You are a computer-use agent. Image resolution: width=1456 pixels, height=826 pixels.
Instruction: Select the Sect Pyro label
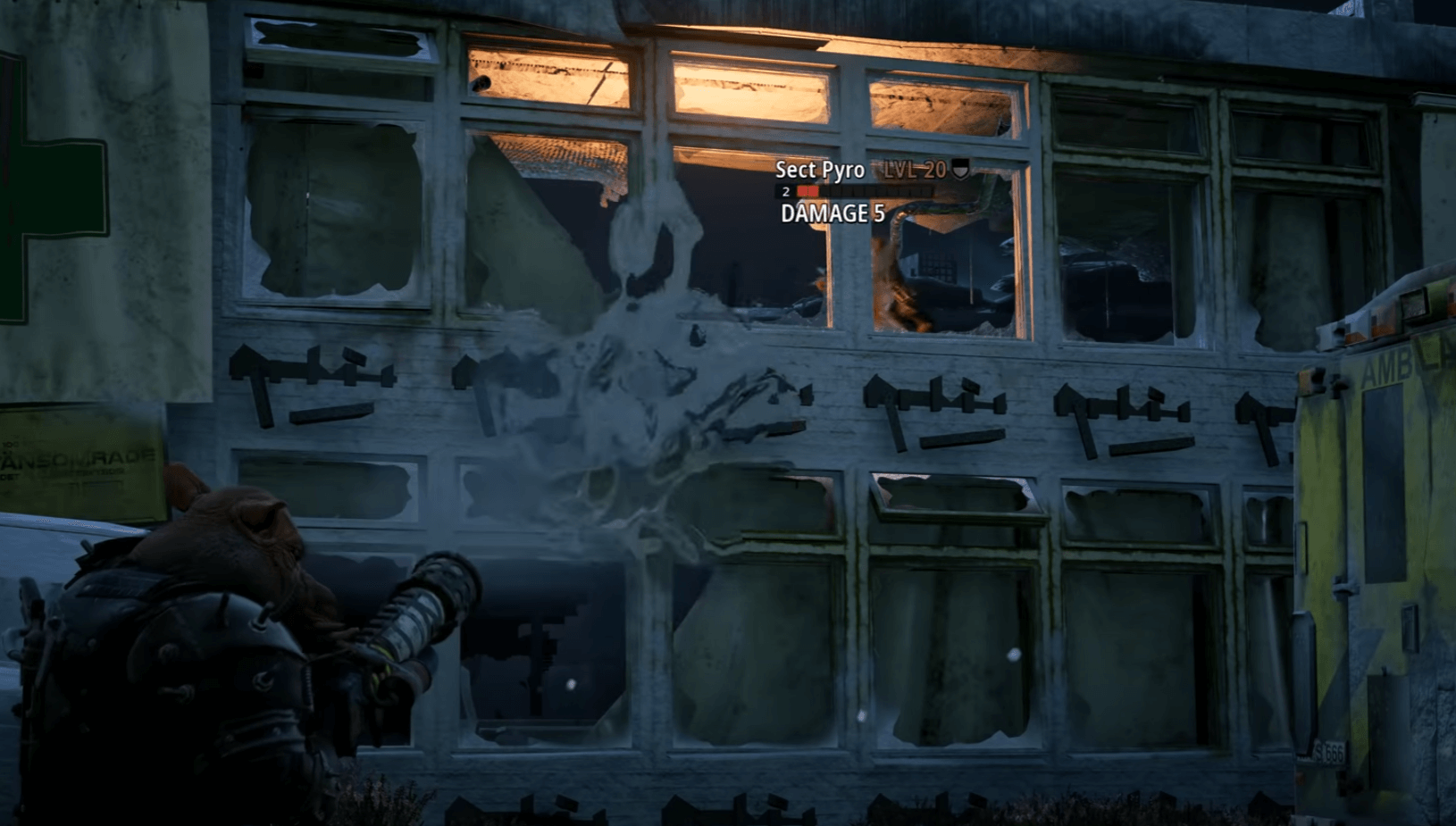(822, 171)
